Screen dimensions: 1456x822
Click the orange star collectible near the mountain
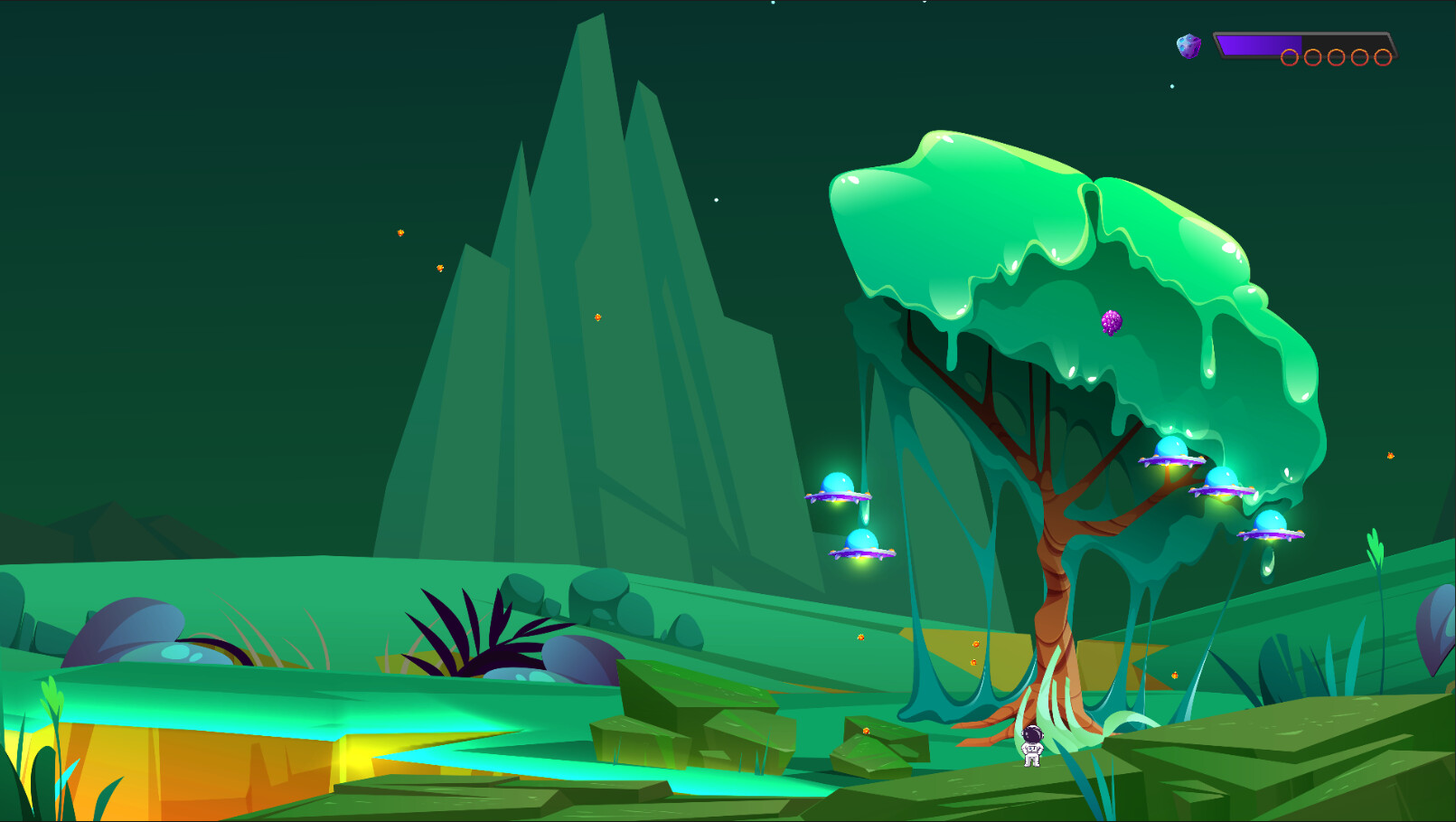click(x=598, y=317)
